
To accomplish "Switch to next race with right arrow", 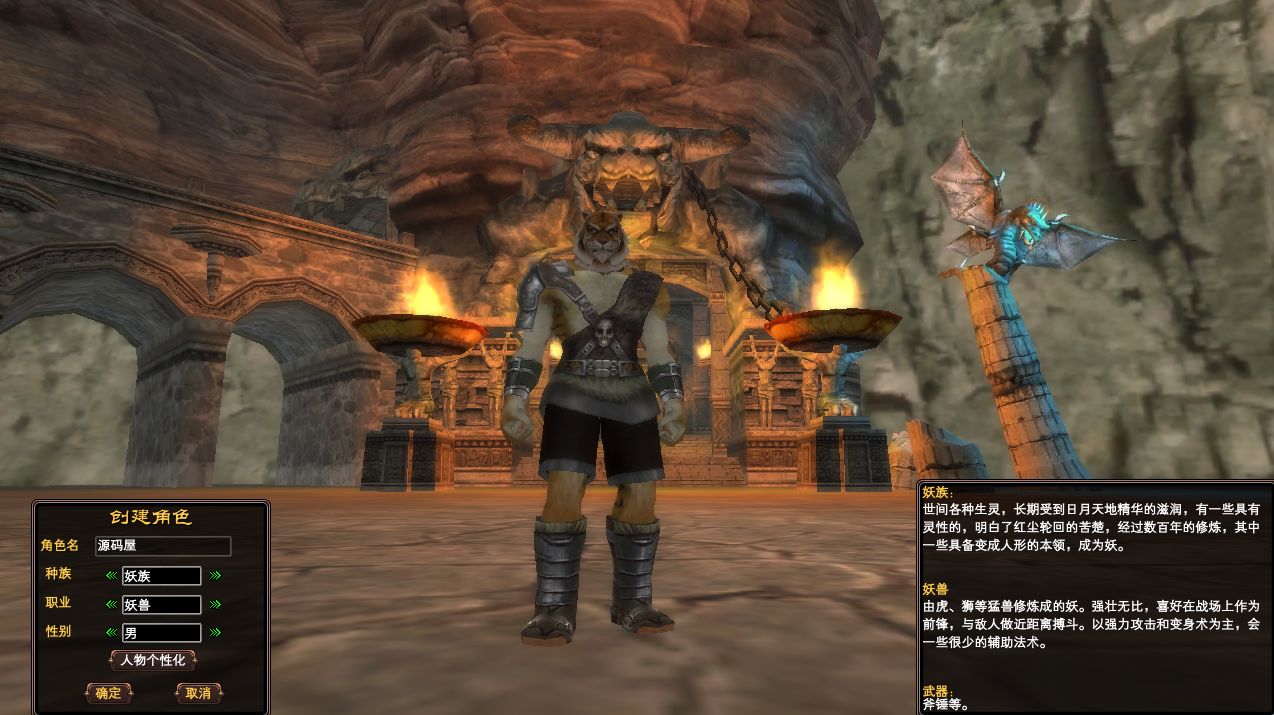I will tap(215, 575).
